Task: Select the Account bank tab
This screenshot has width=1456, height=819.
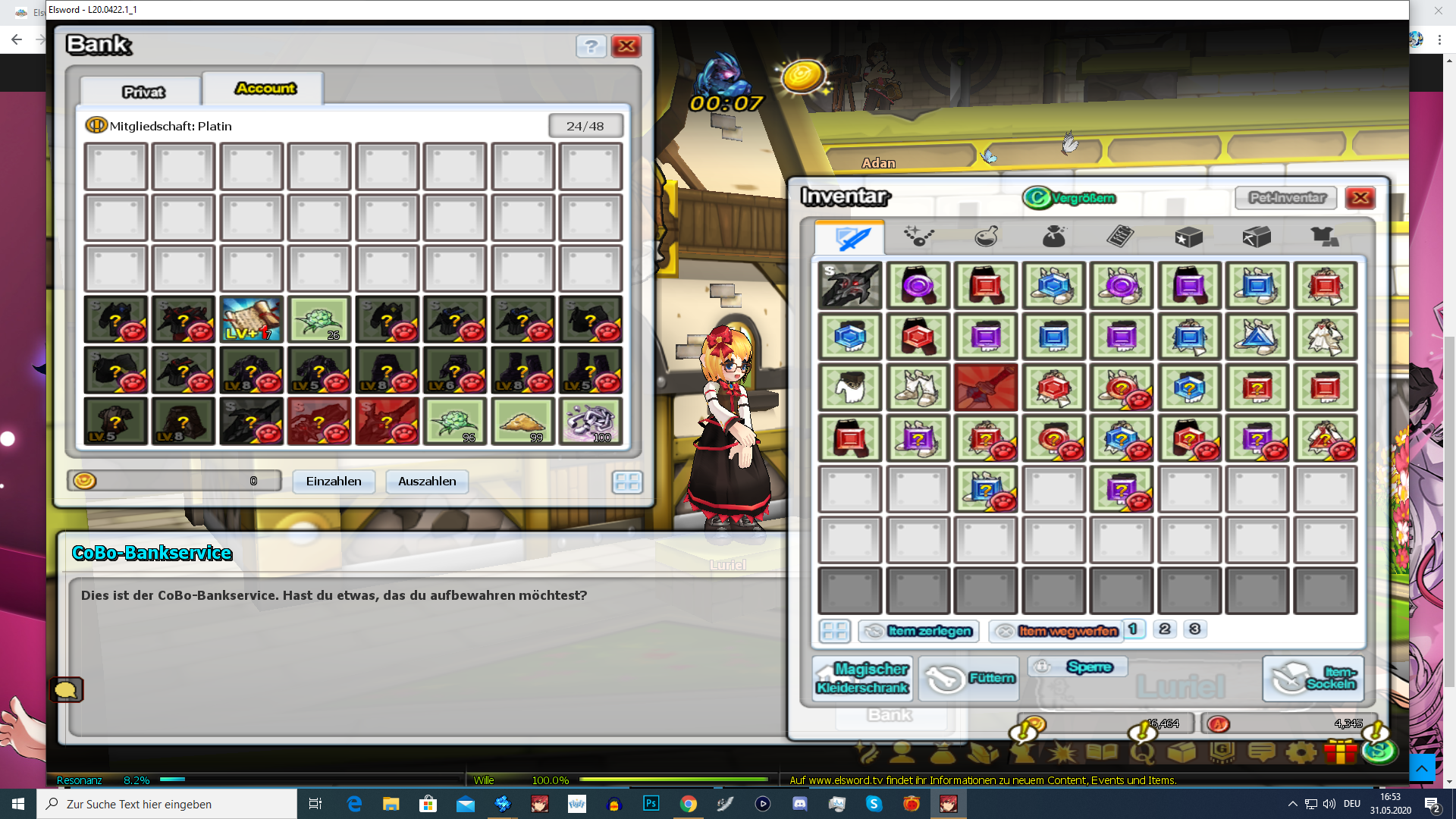Action: tap(265, 89)
